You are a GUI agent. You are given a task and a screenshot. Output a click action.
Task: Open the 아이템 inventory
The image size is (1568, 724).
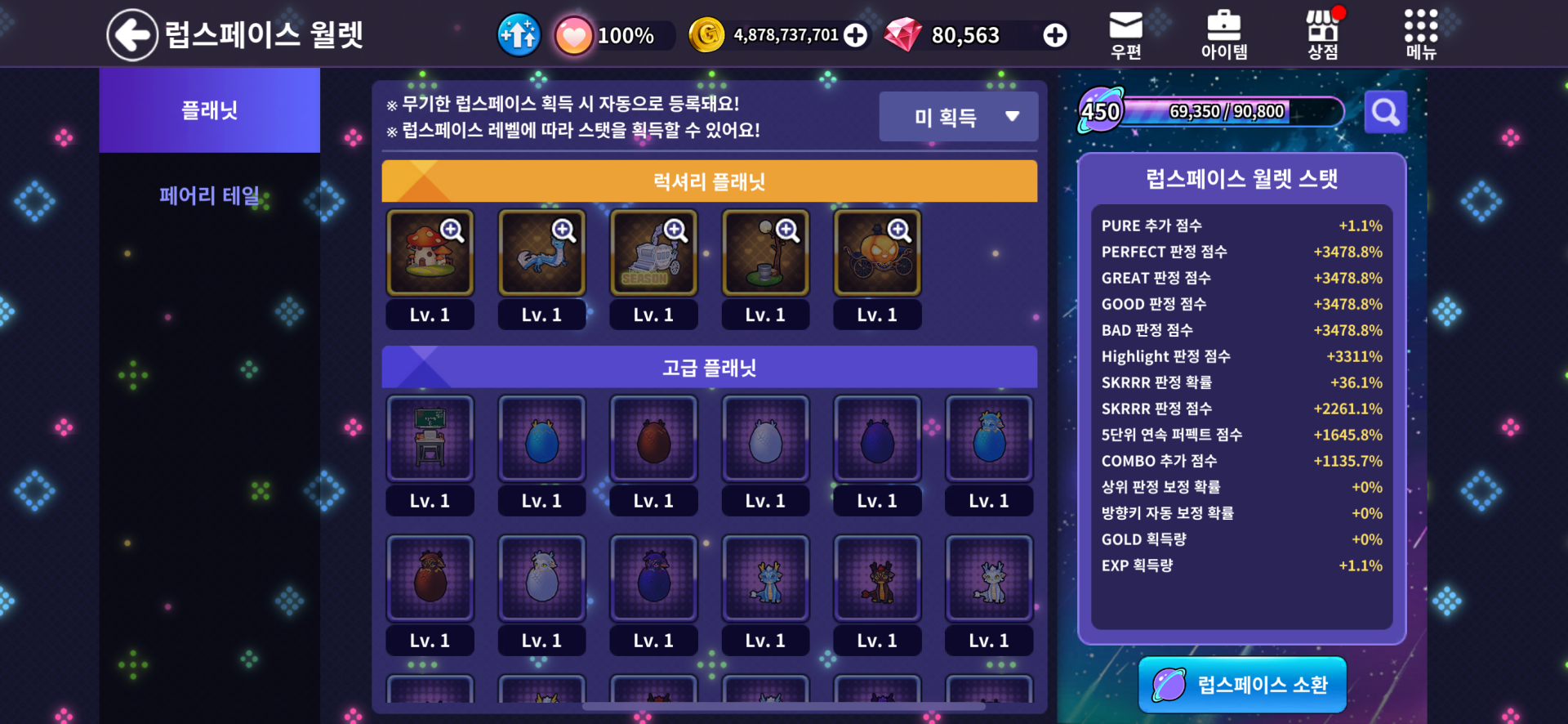tap(1223, 34)
